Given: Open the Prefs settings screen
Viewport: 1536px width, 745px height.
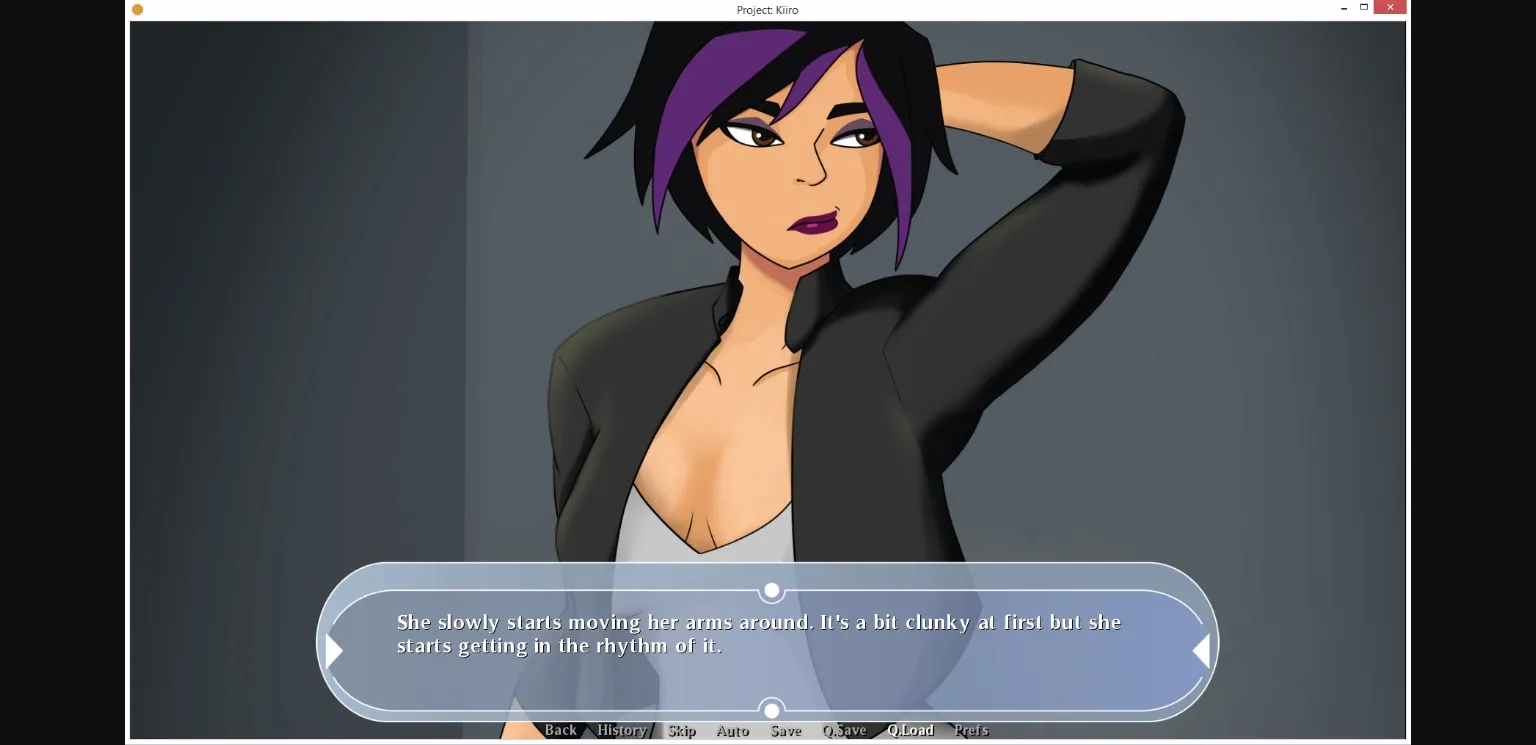Looking at the screenshot, I should point(971,730).
